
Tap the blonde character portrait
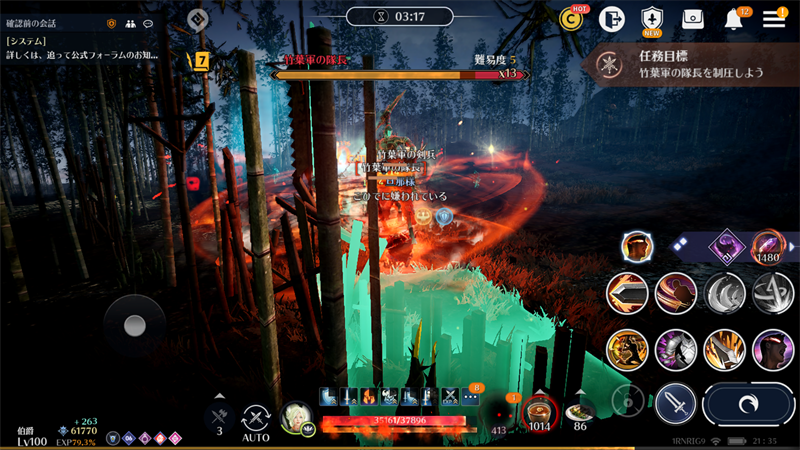tap(296, 417)
